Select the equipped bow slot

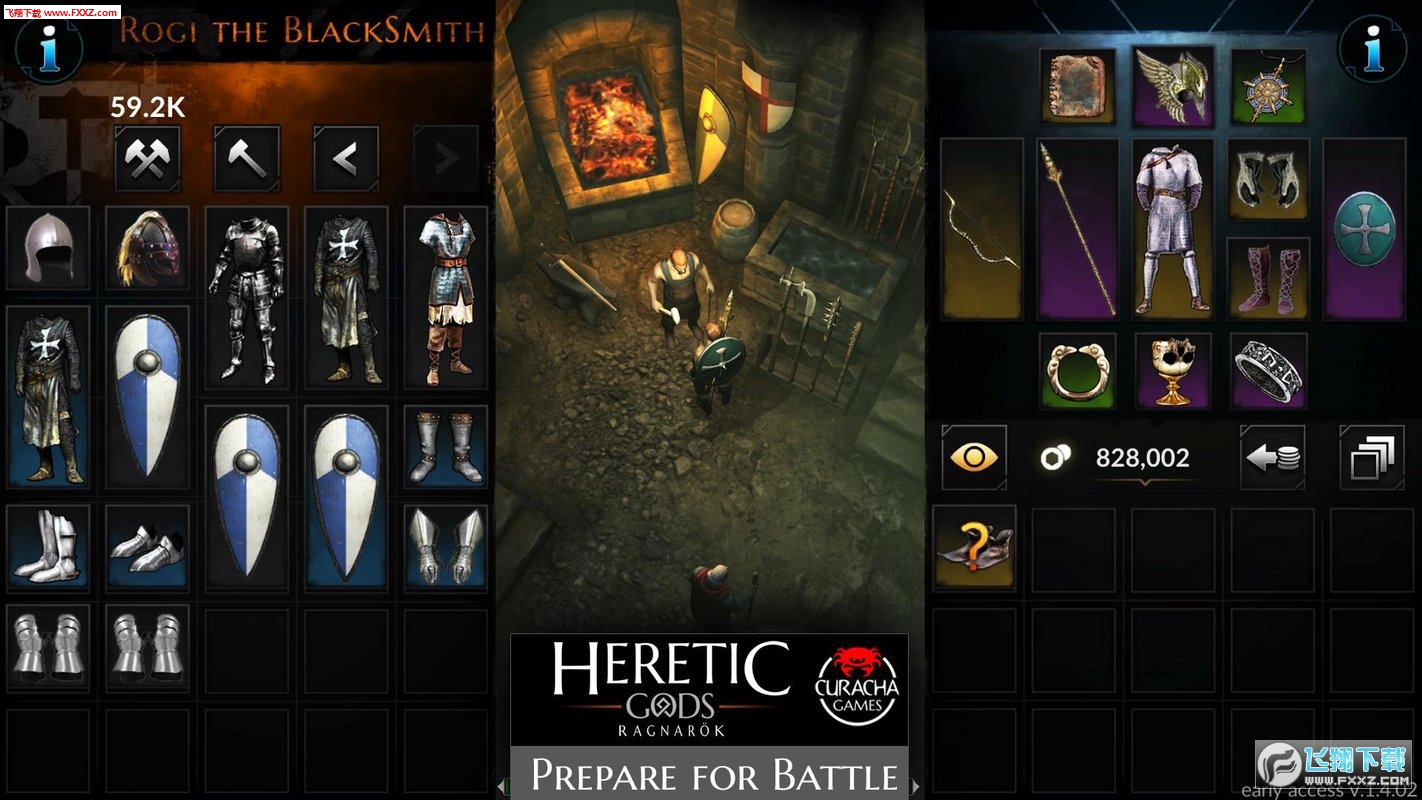(x=981, y=228)
